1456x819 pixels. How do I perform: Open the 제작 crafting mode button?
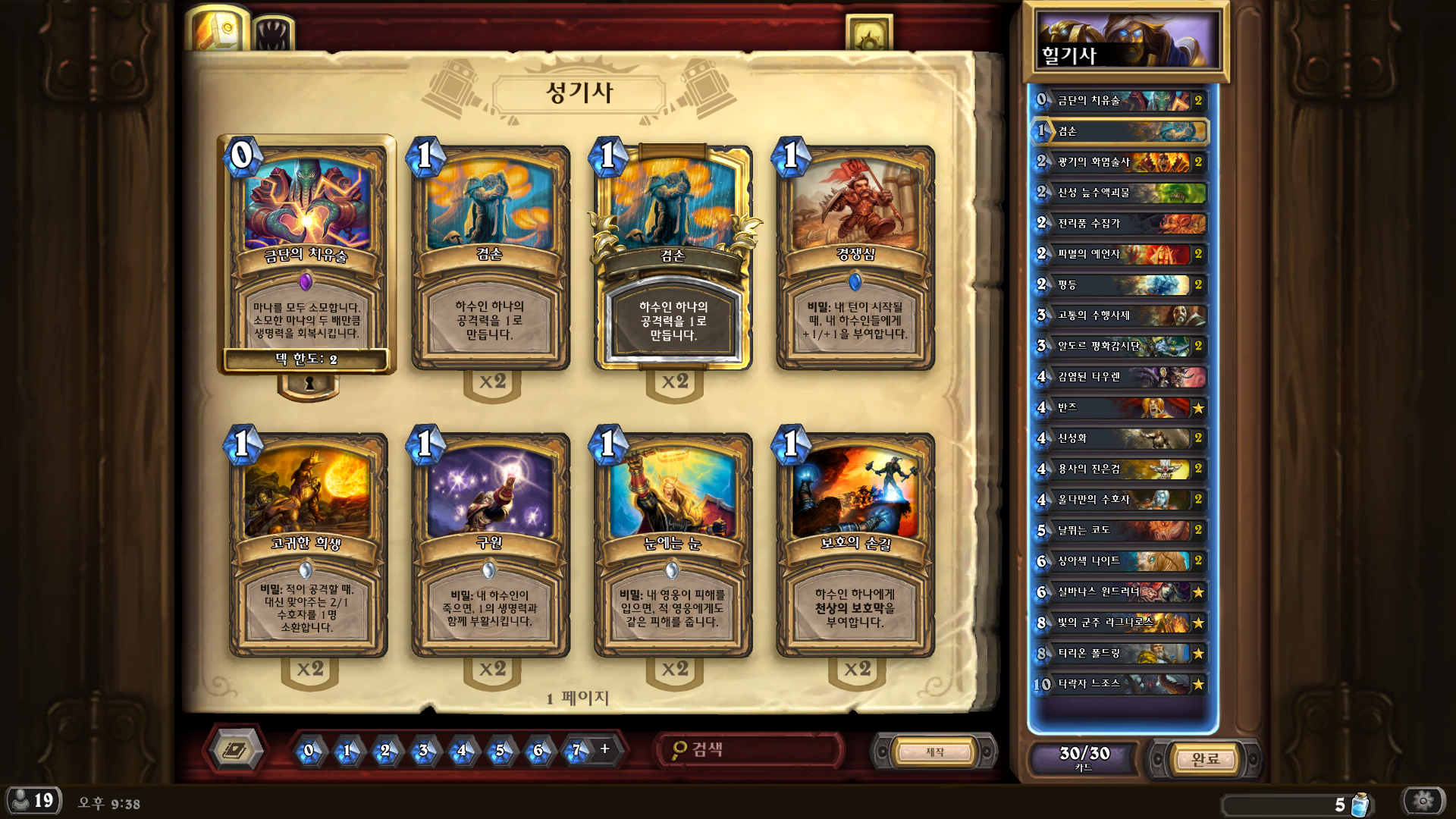934,752
